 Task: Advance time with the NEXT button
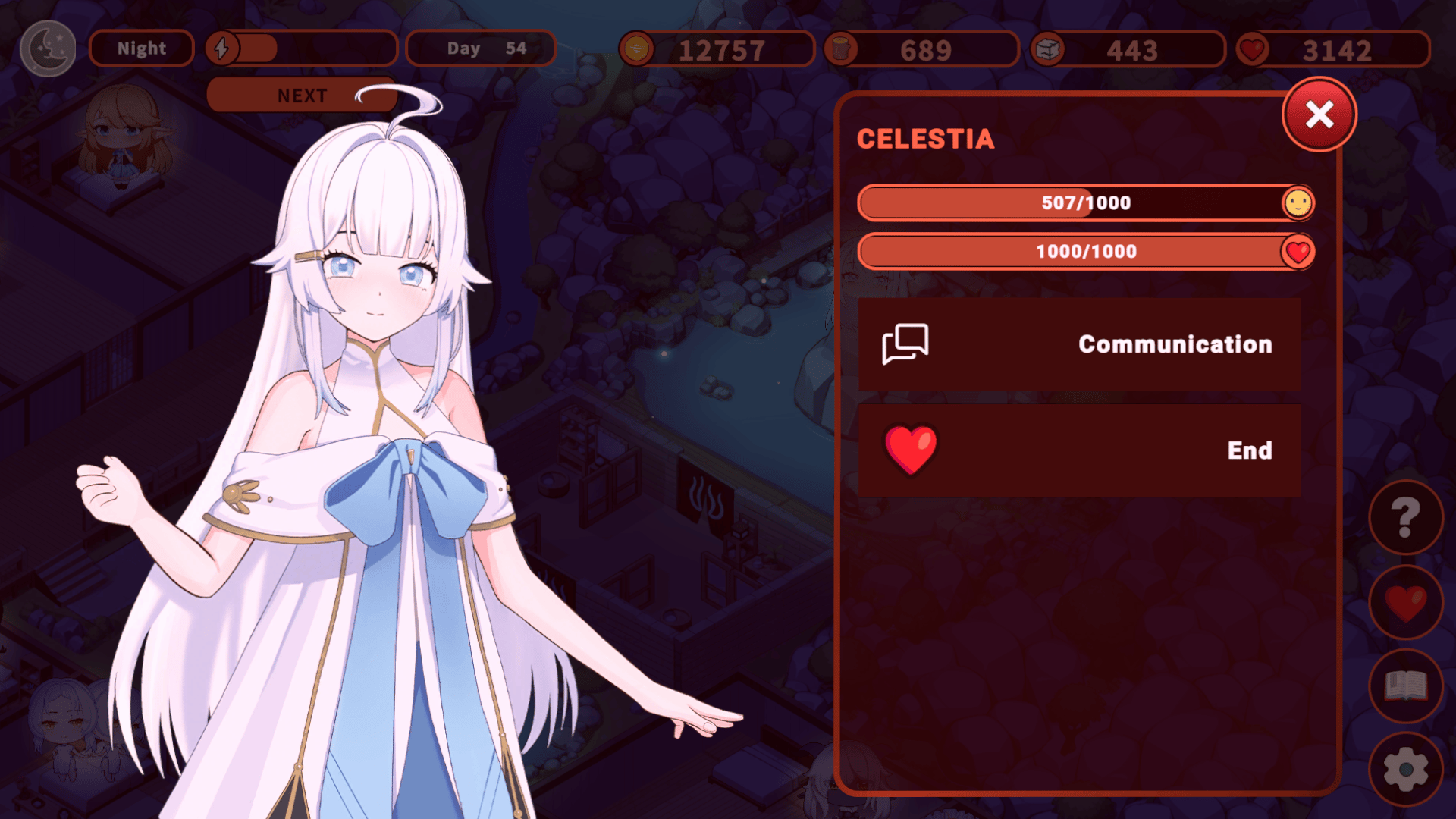(x=302, y=96)
